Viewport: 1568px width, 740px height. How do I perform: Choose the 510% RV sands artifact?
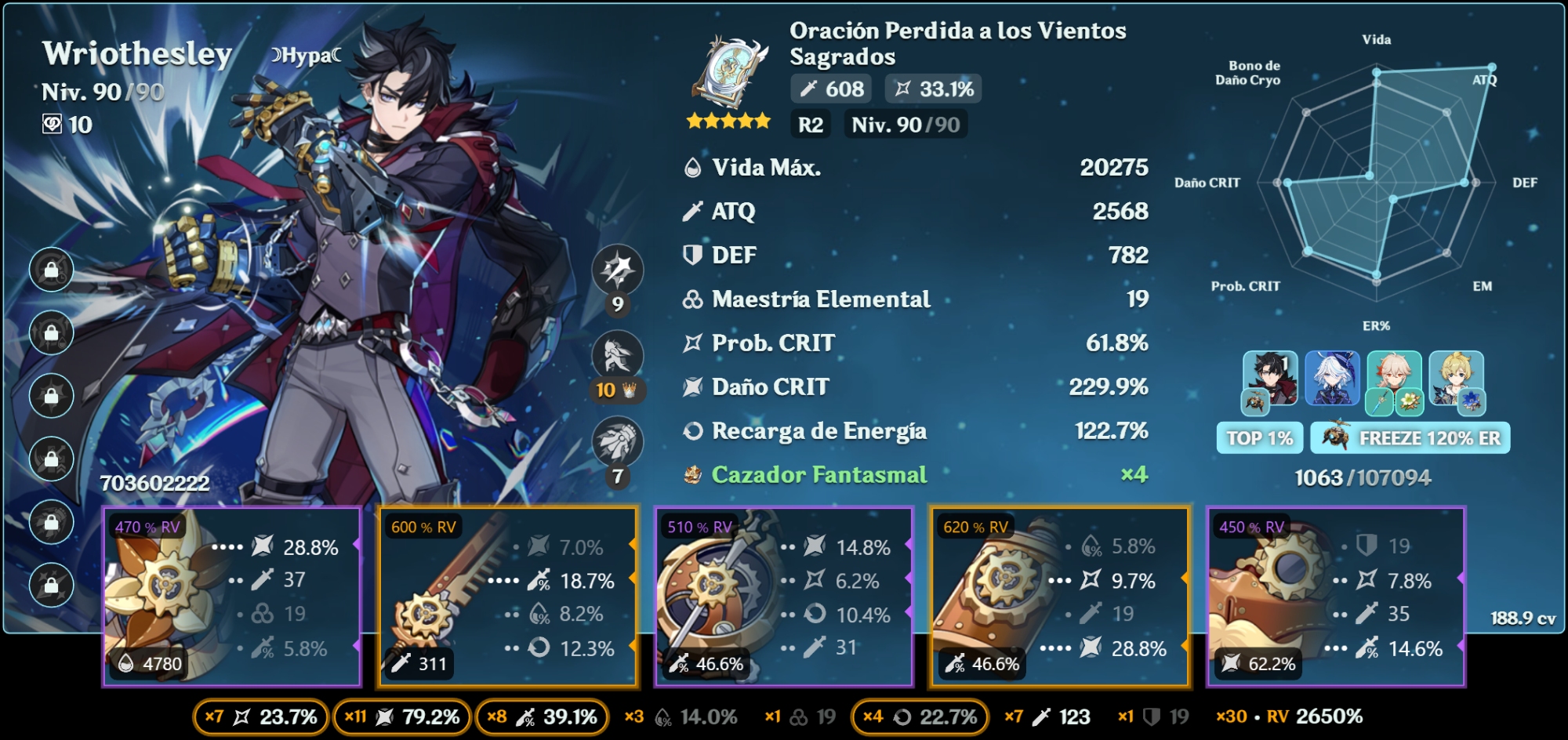(x=784, y=597)
